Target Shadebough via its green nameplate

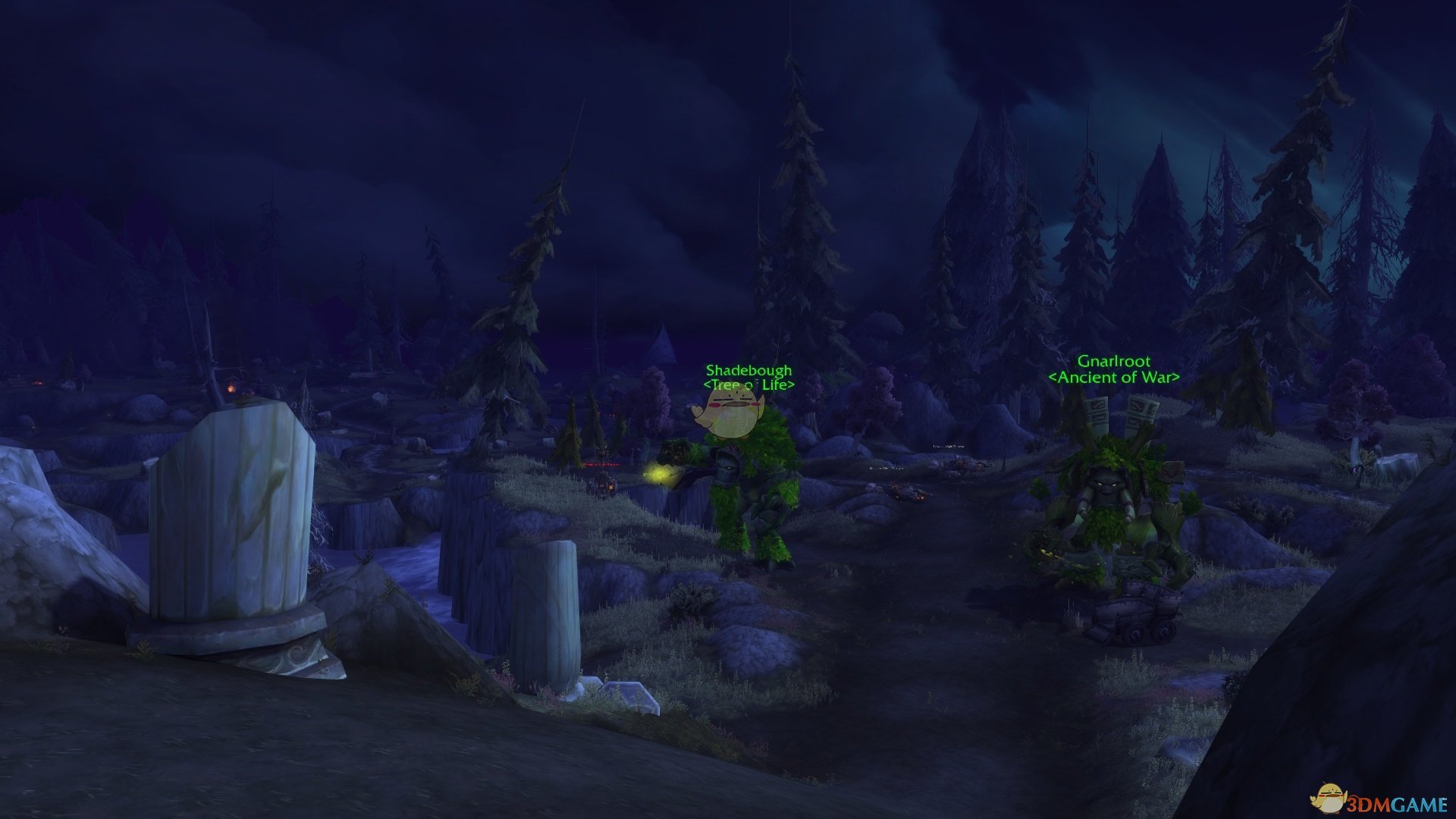pos(748,371)
